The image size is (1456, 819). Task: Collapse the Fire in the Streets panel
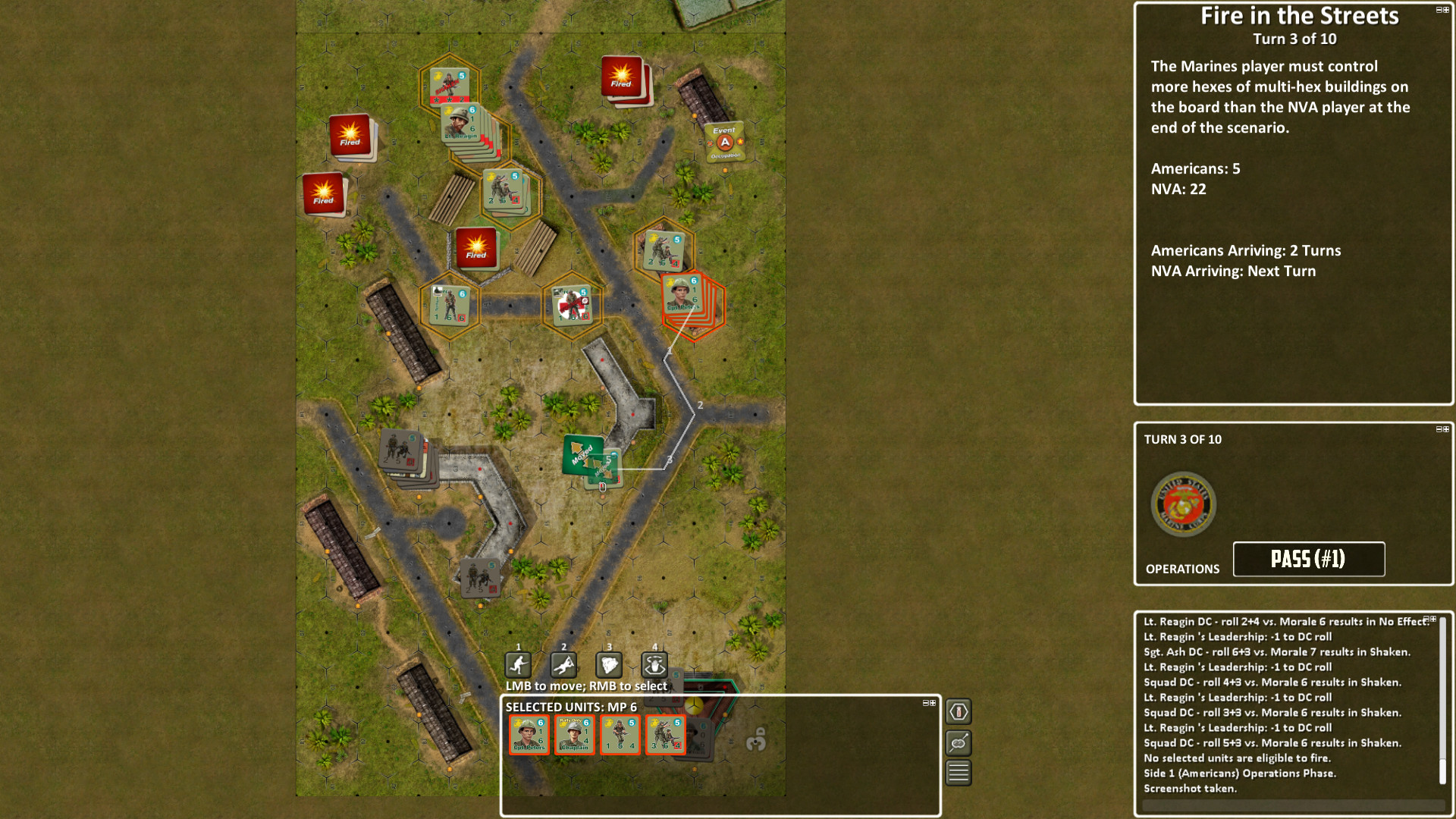tap(1440, 10)
